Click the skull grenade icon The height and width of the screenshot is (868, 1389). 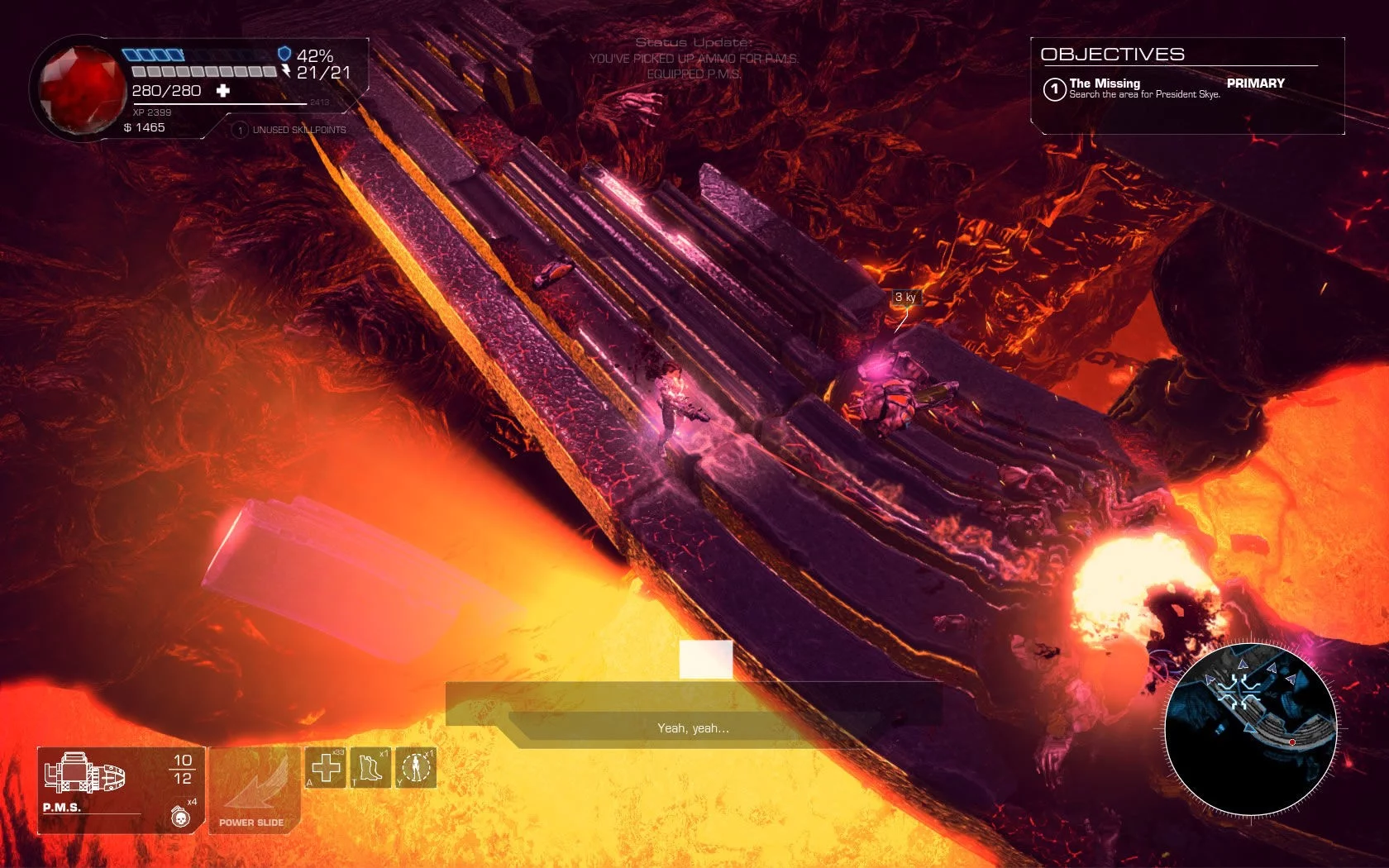179,817
